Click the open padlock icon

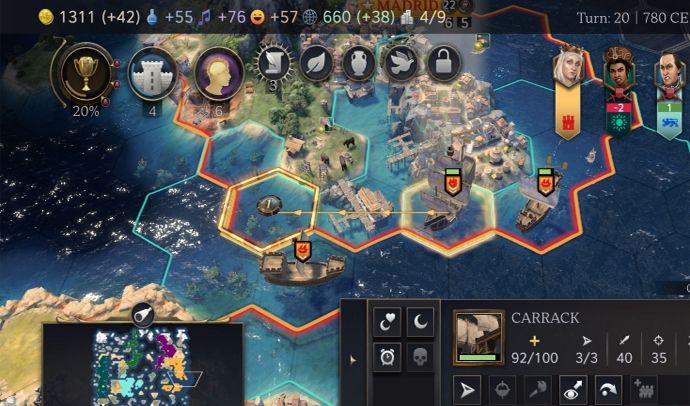[444, 64]
